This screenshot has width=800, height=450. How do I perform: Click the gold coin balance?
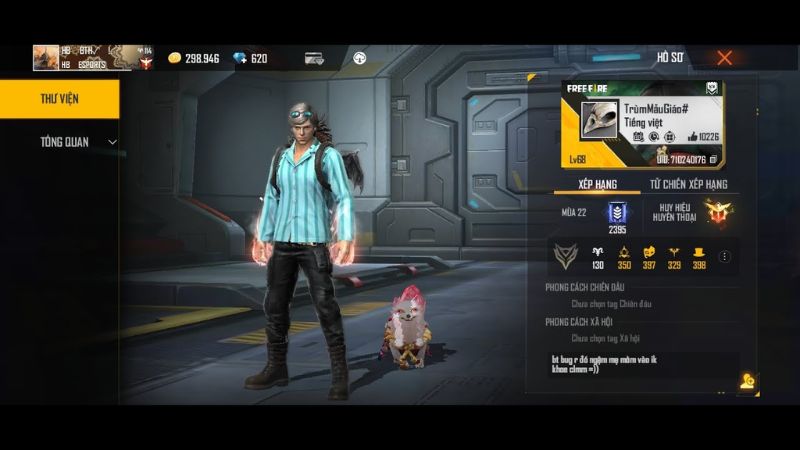194,58
